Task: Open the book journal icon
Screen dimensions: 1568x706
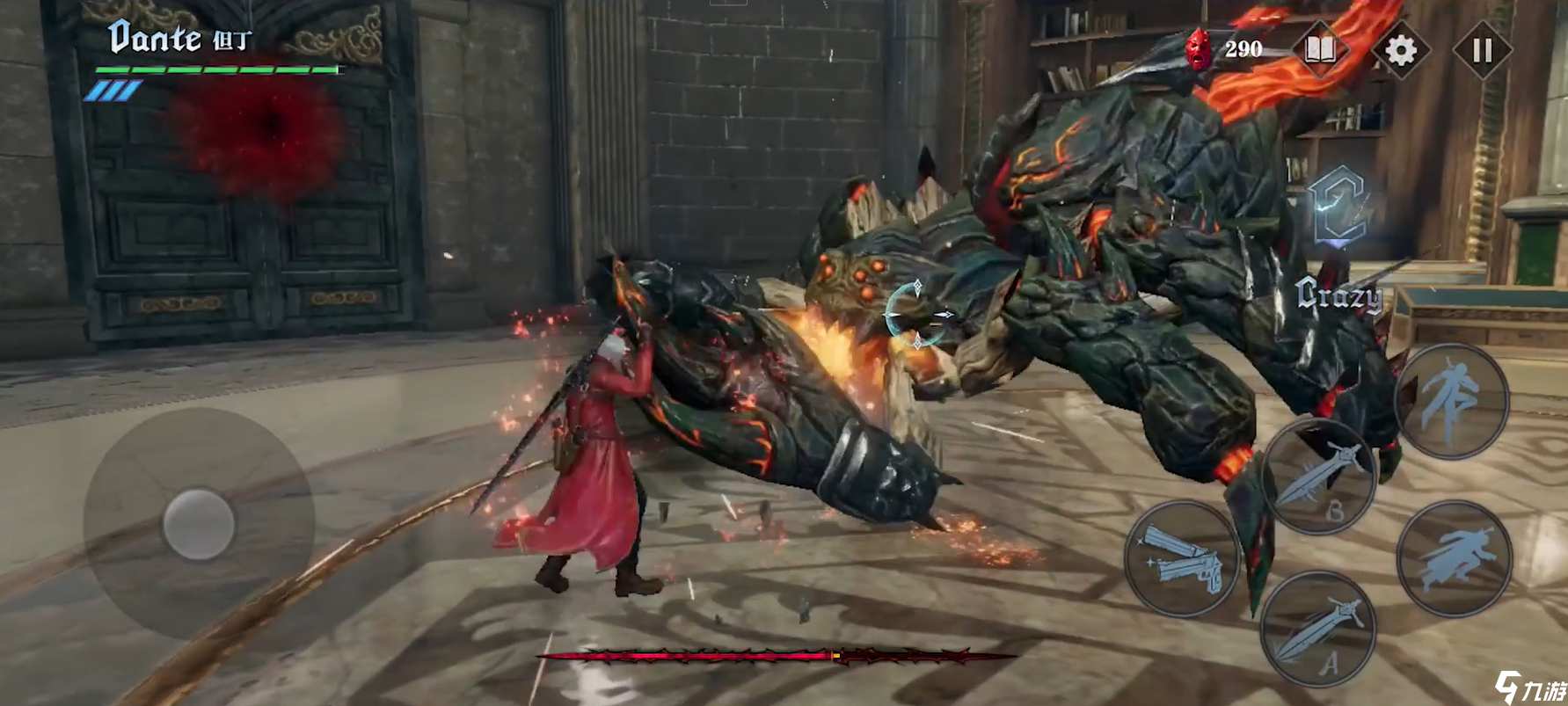Action: [1320, 50]
